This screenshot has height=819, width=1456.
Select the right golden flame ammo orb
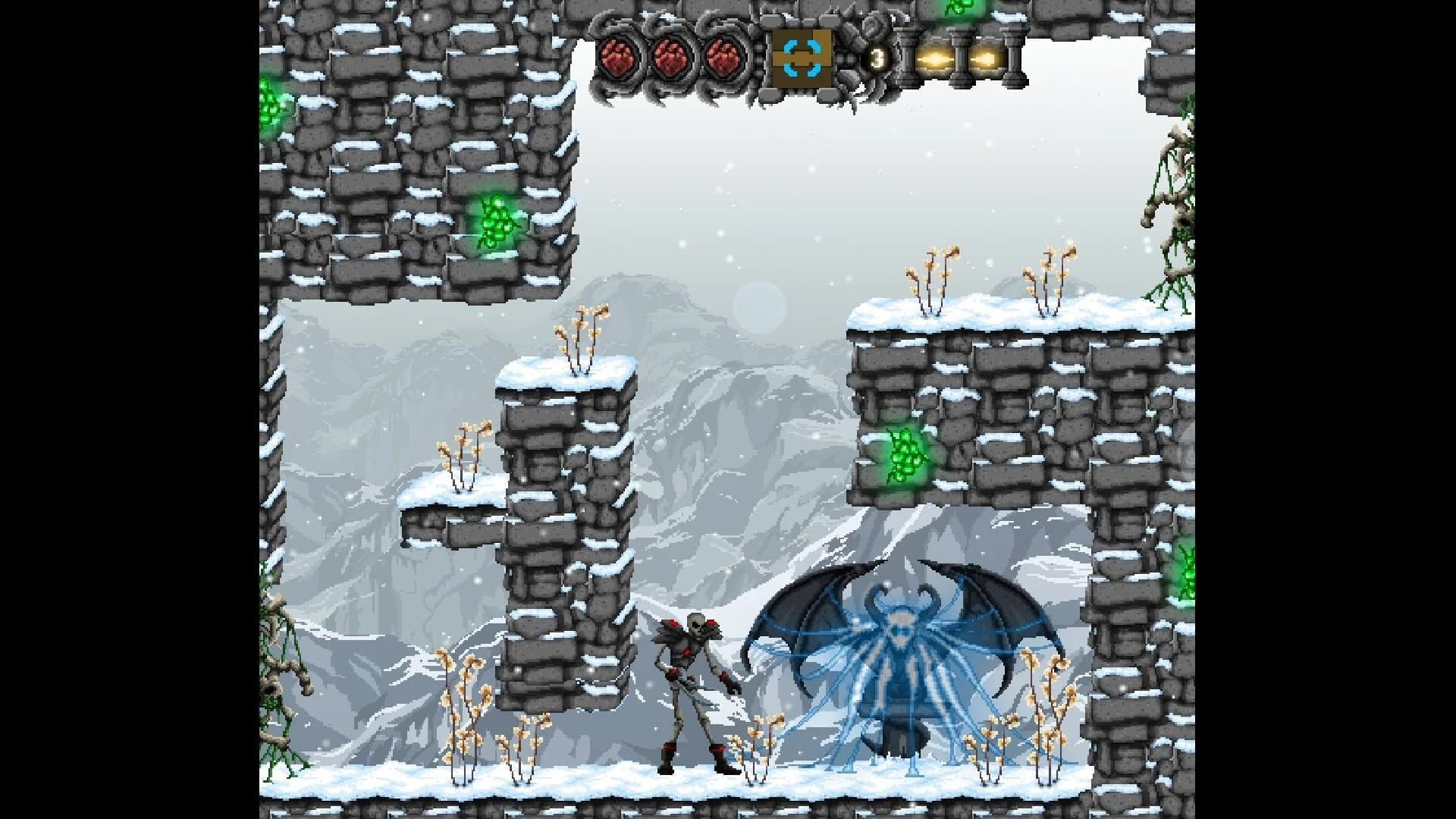point(982,58)
